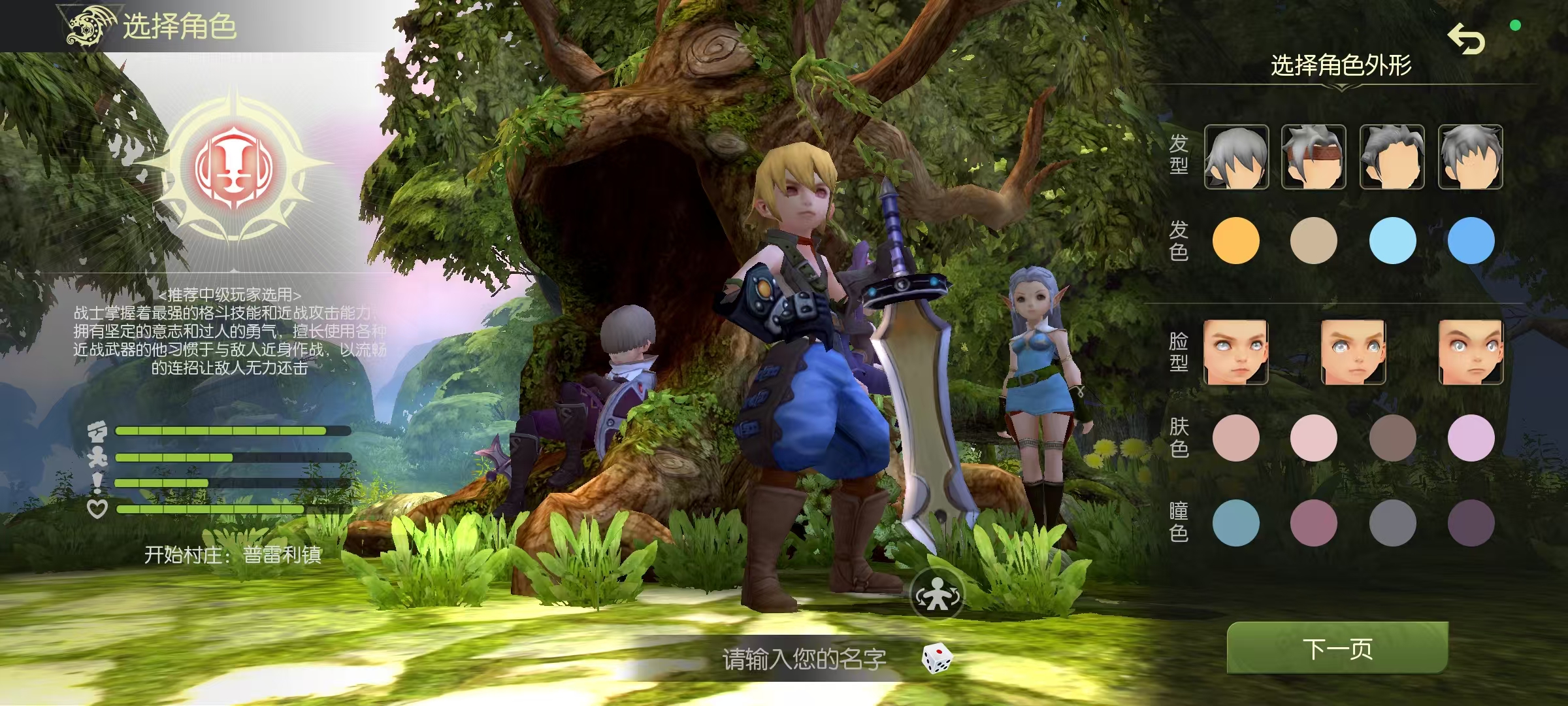Choose the light sky-blue hair color
Viewport: 1568px width, 706px height.
pyautogui.click(x=1392, y=241)
